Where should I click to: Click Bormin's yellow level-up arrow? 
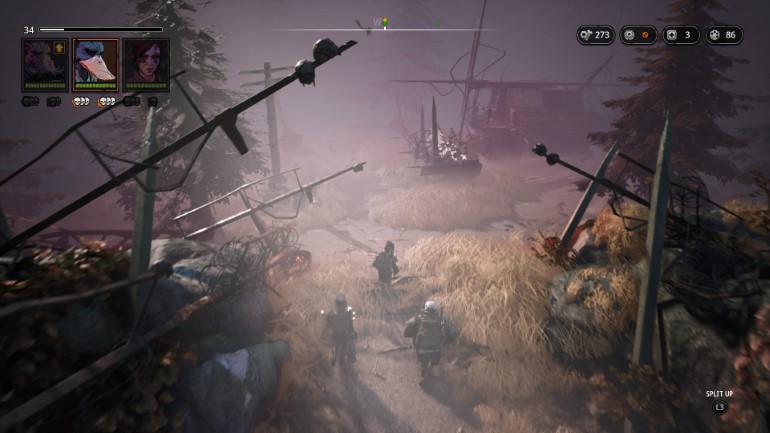(60, 47)
